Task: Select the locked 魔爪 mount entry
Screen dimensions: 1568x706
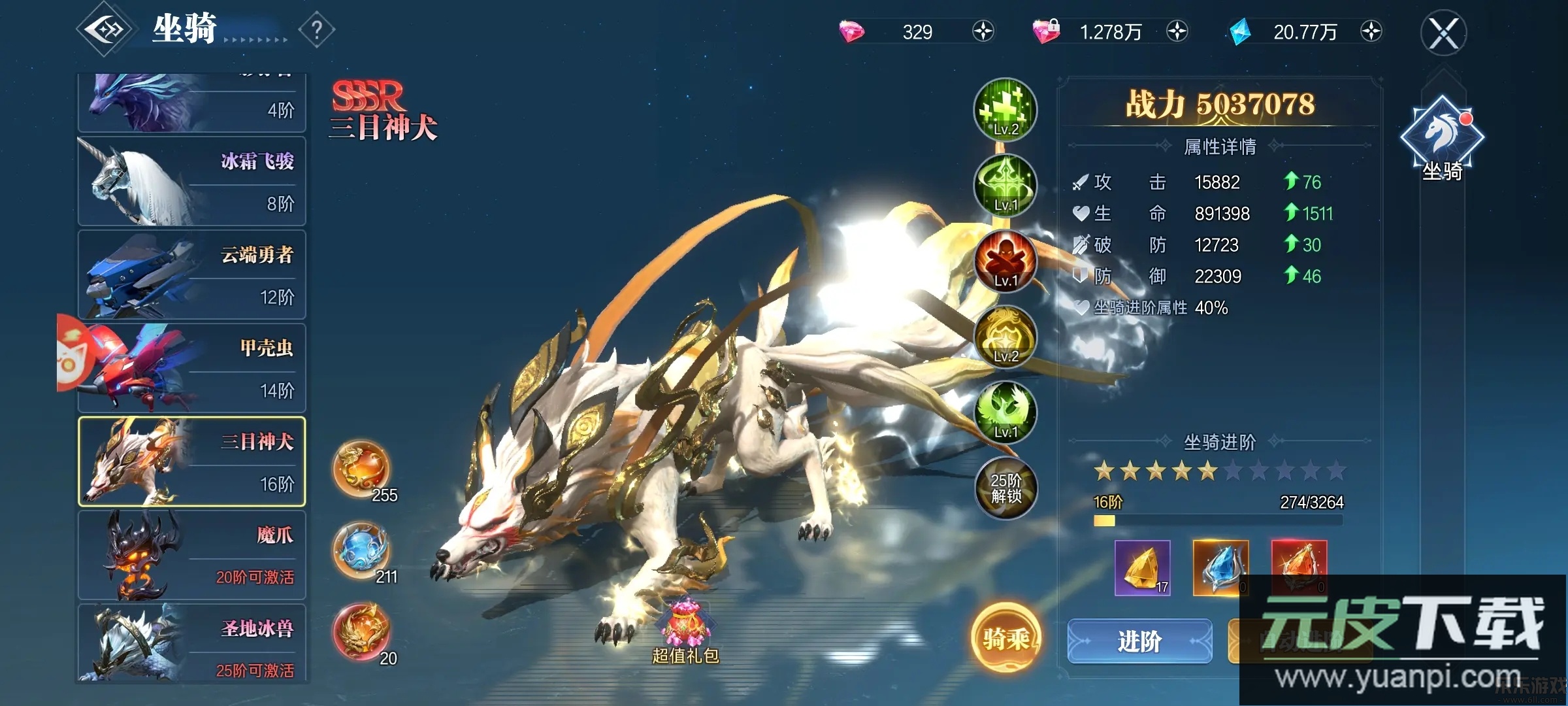Action: pyautogui.click(x=192, y=555)
